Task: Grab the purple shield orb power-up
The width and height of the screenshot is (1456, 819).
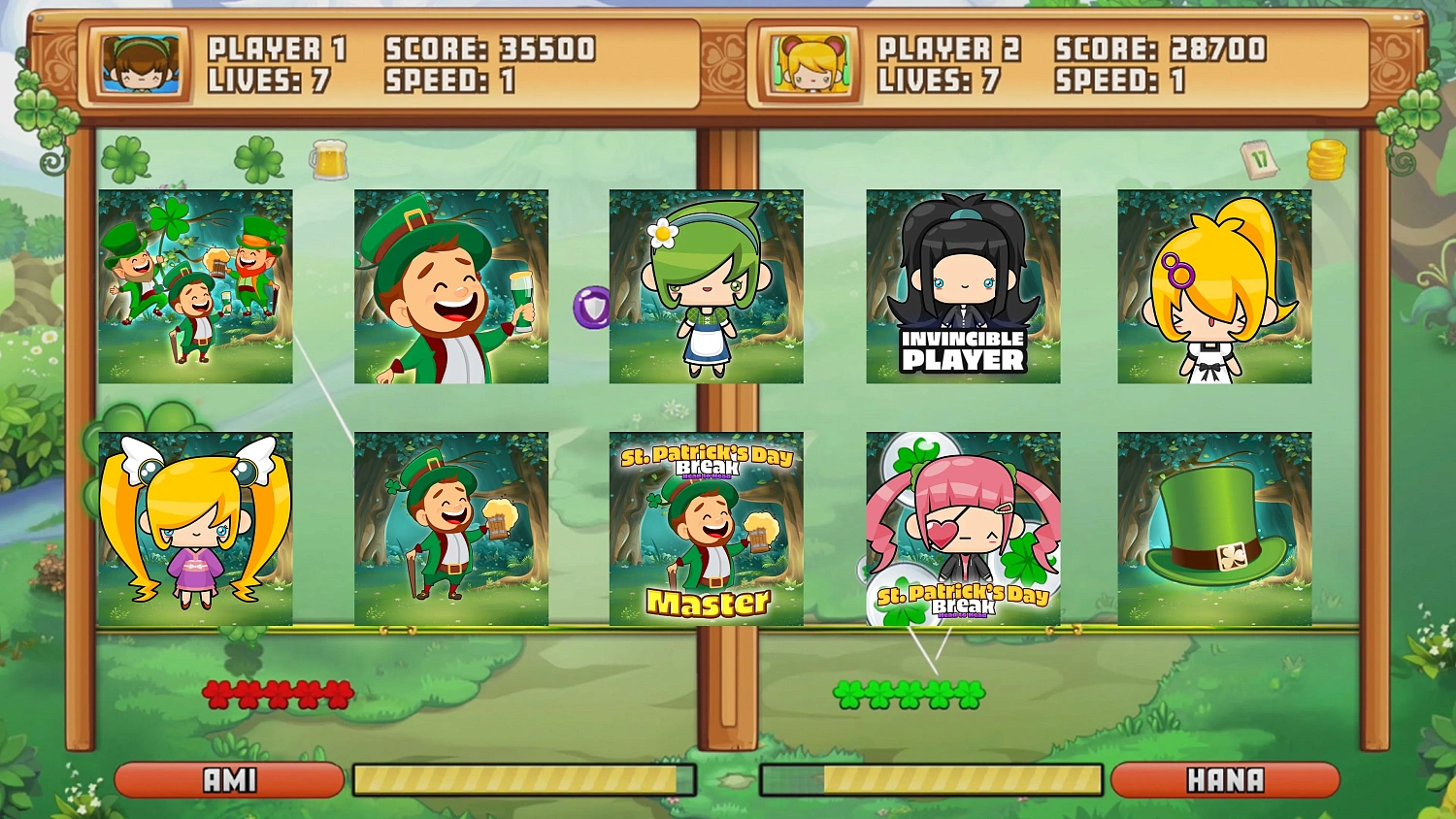Action: coord(593,307)
